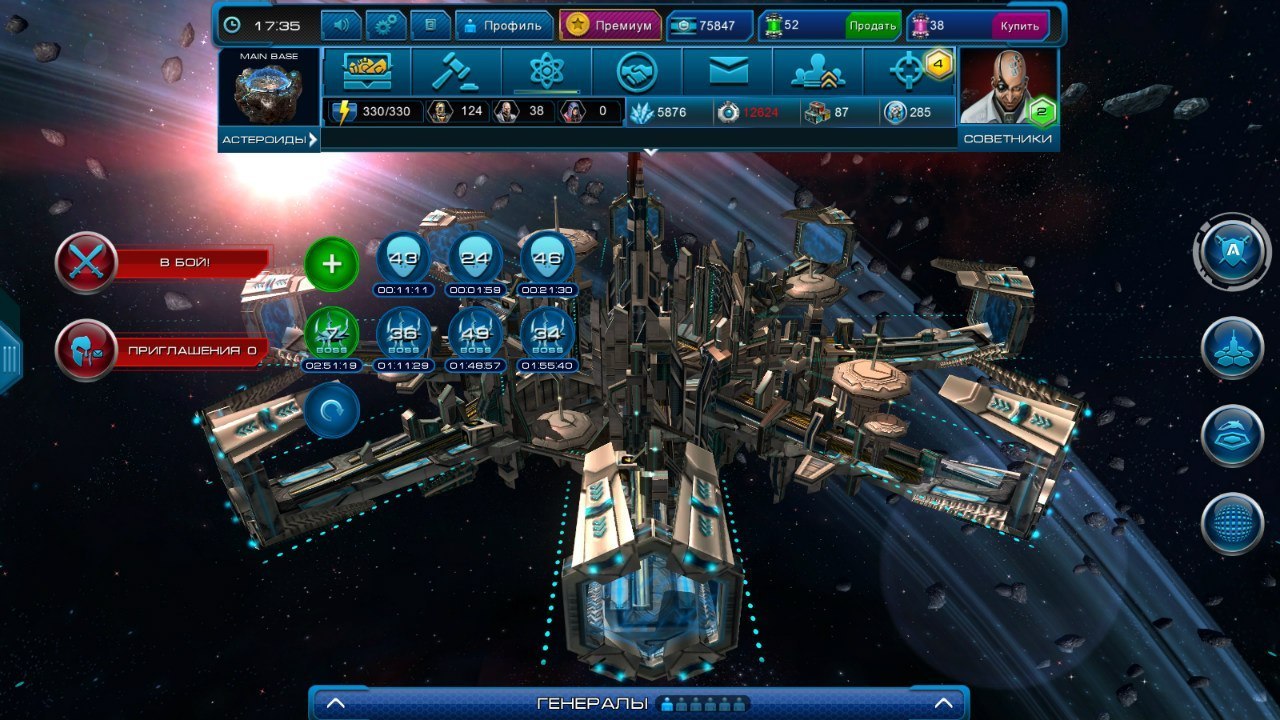Screen dimensions: 1280x720
Task: Open the mail envelope inbox
Action: tap(728, 71)
